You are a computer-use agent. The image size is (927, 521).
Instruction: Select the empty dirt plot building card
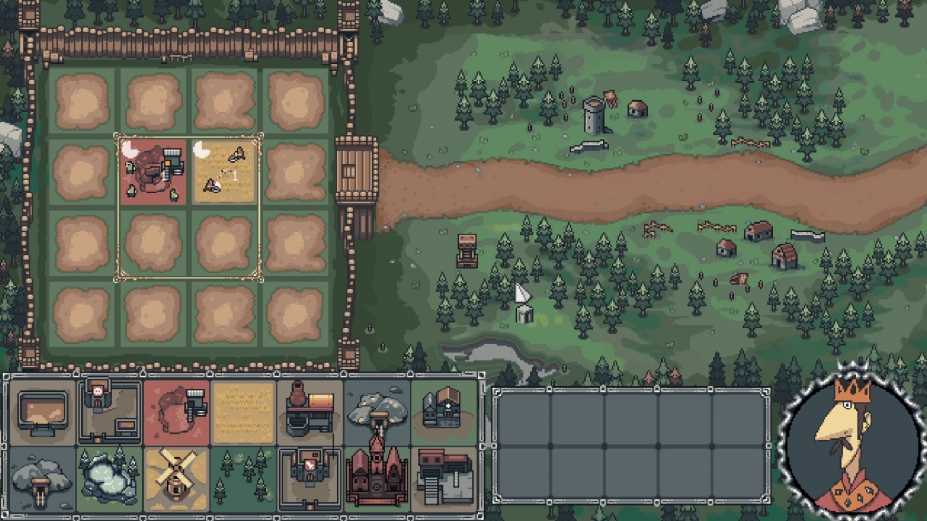coord(42,410)
